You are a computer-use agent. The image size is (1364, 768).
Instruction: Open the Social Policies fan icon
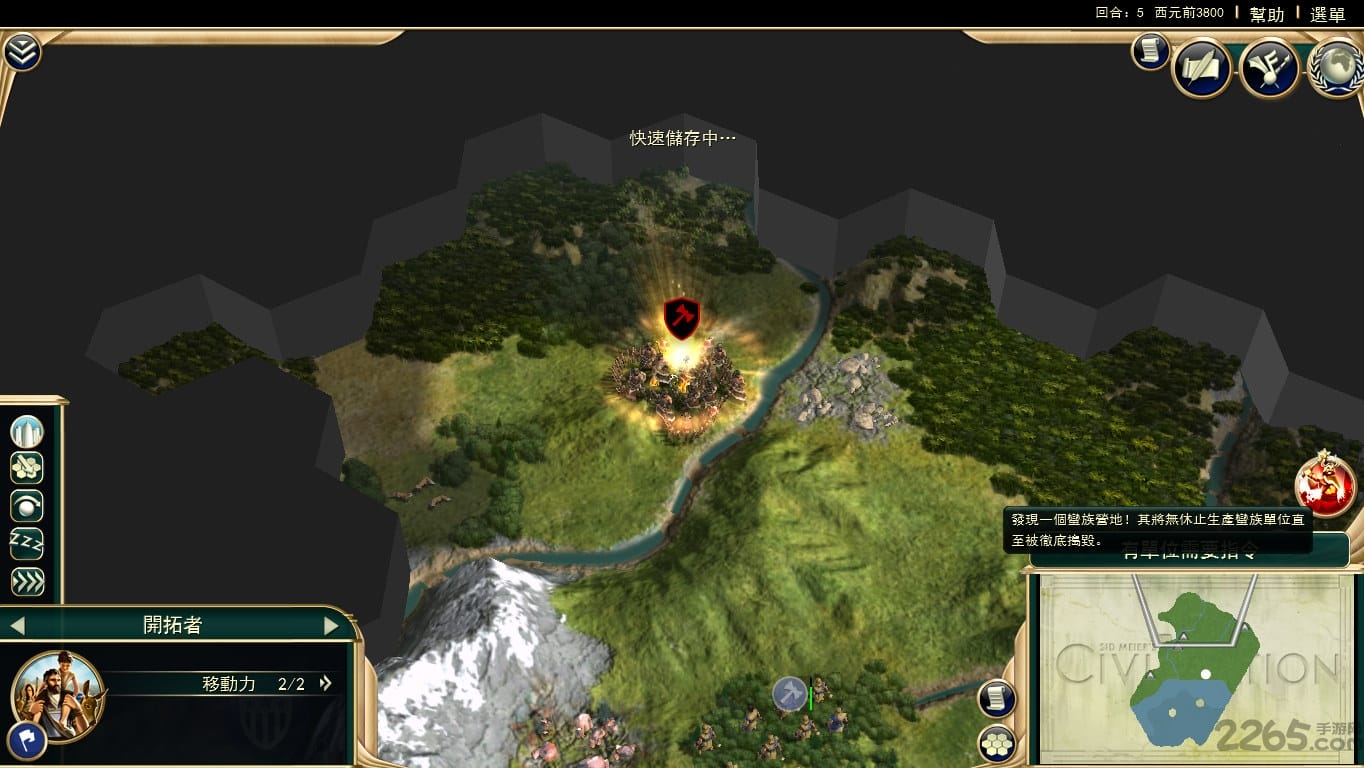click(1268, 65)
